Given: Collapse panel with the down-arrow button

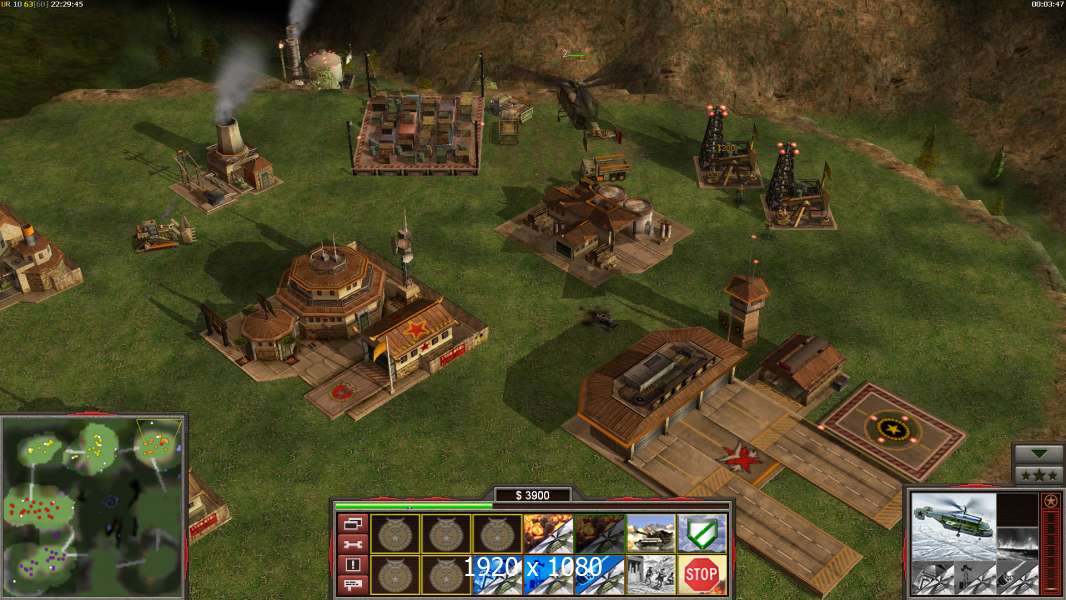Looking at the screenshot, I should pos(1039,454).
